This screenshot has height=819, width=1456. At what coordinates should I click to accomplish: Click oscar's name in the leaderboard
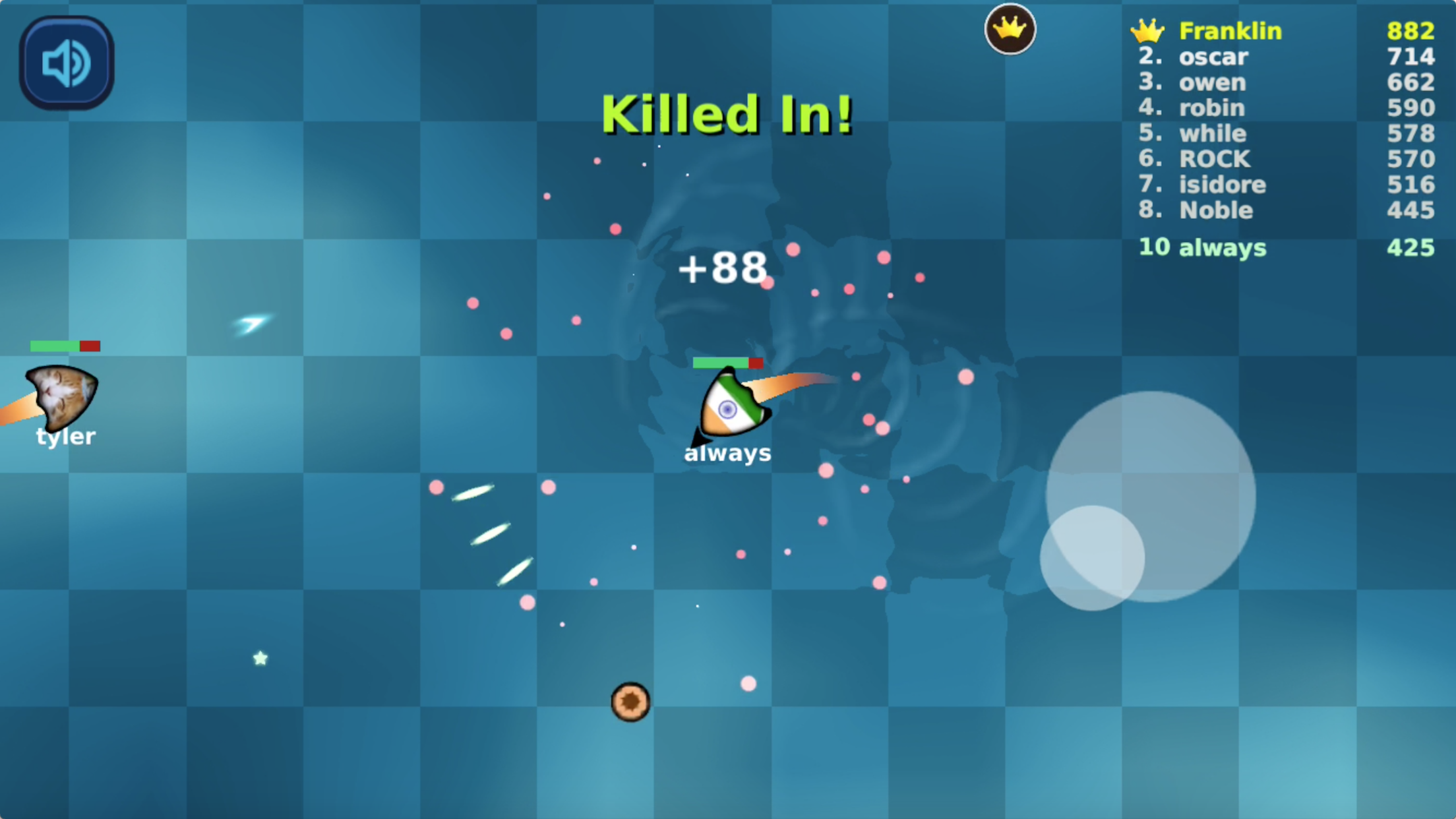click(1214, 57)
